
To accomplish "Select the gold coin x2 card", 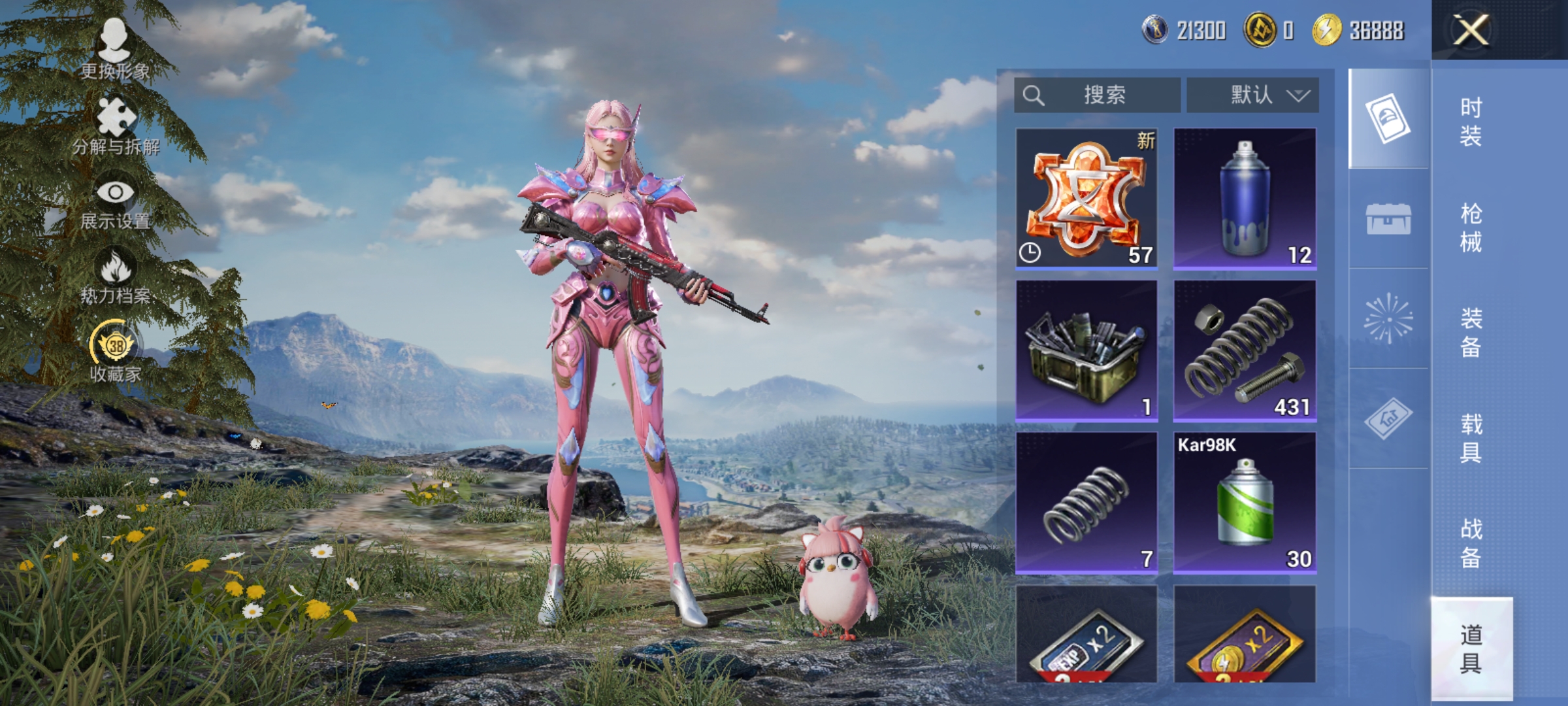I will click(x=1245, y=635).
